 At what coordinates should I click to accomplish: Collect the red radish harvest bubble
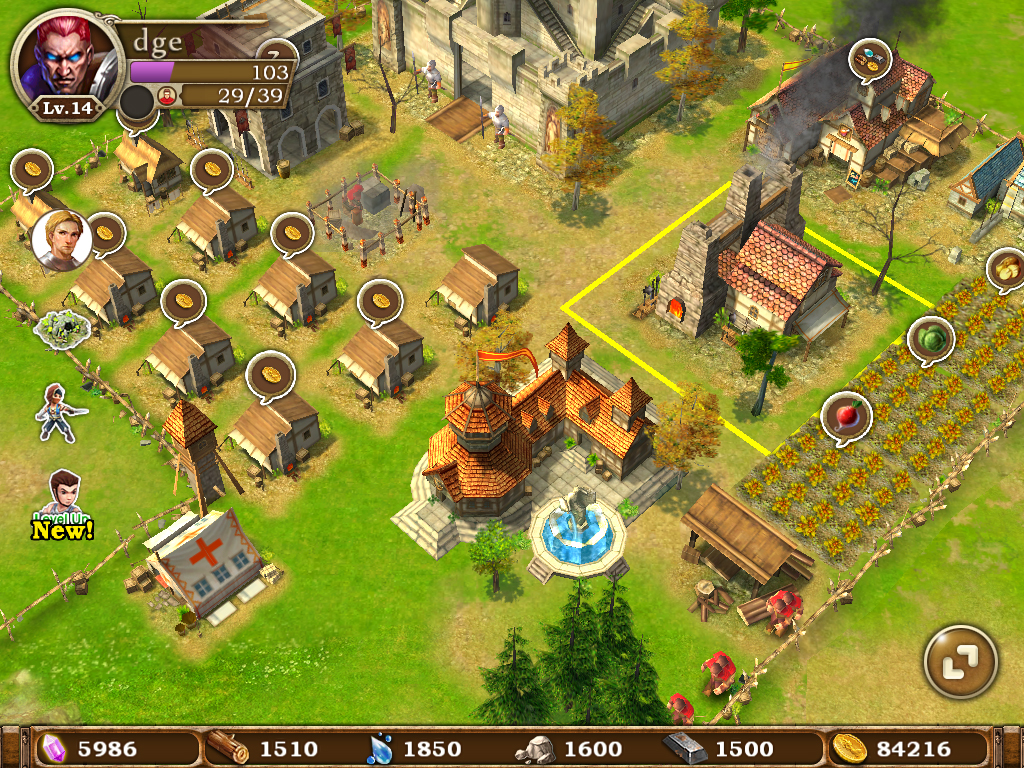point(845,415)
